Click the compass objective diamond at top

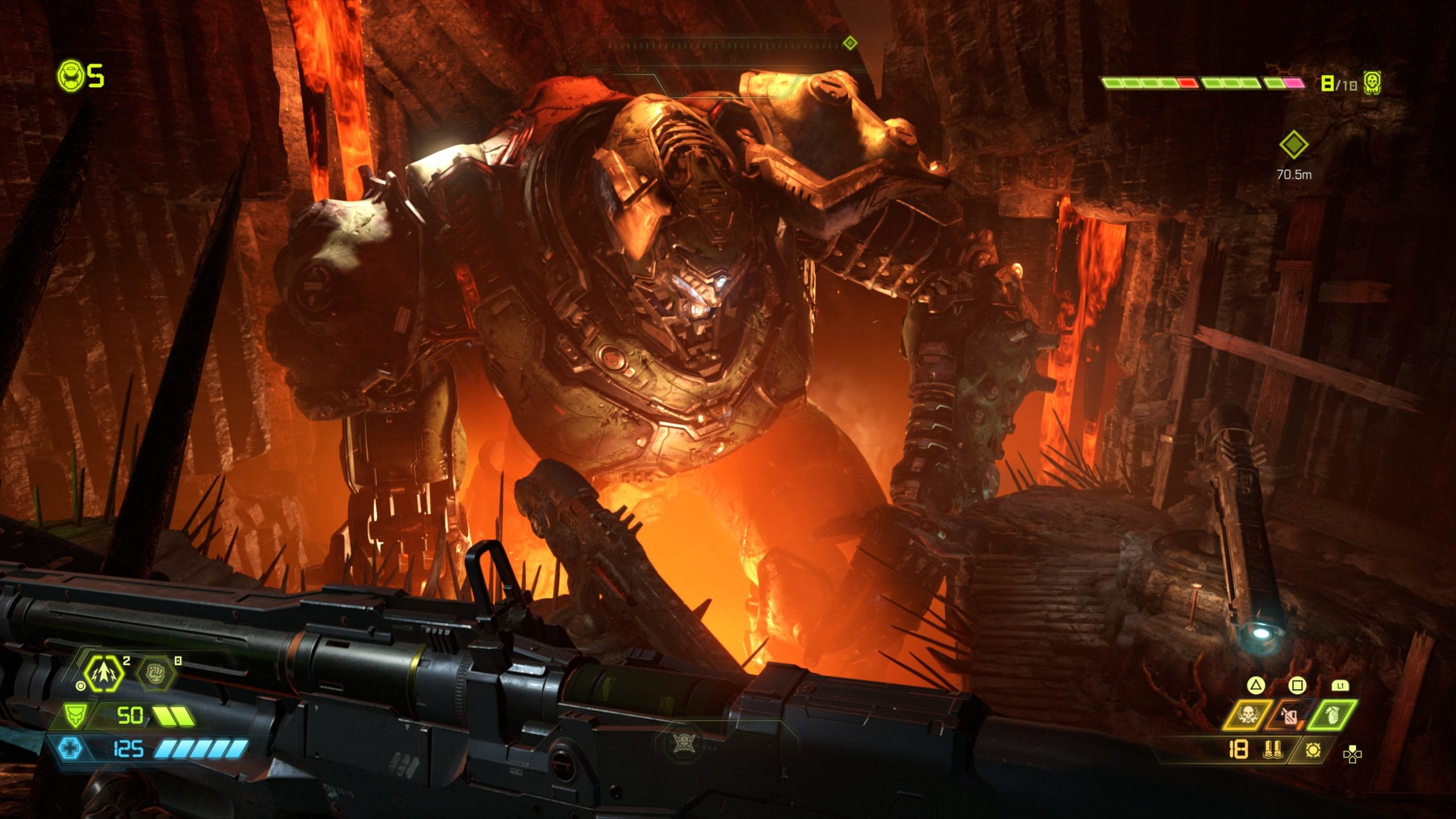coord(850,43)
